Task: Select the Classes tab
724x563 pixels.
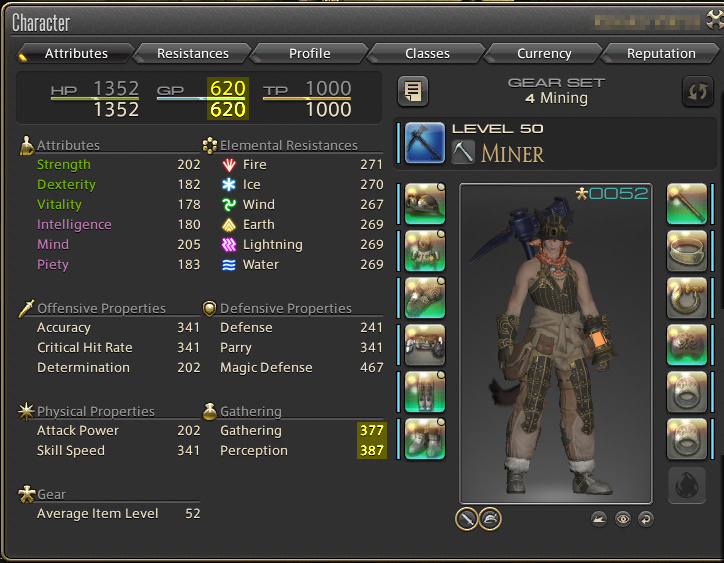Action: (x=427, y=53)
